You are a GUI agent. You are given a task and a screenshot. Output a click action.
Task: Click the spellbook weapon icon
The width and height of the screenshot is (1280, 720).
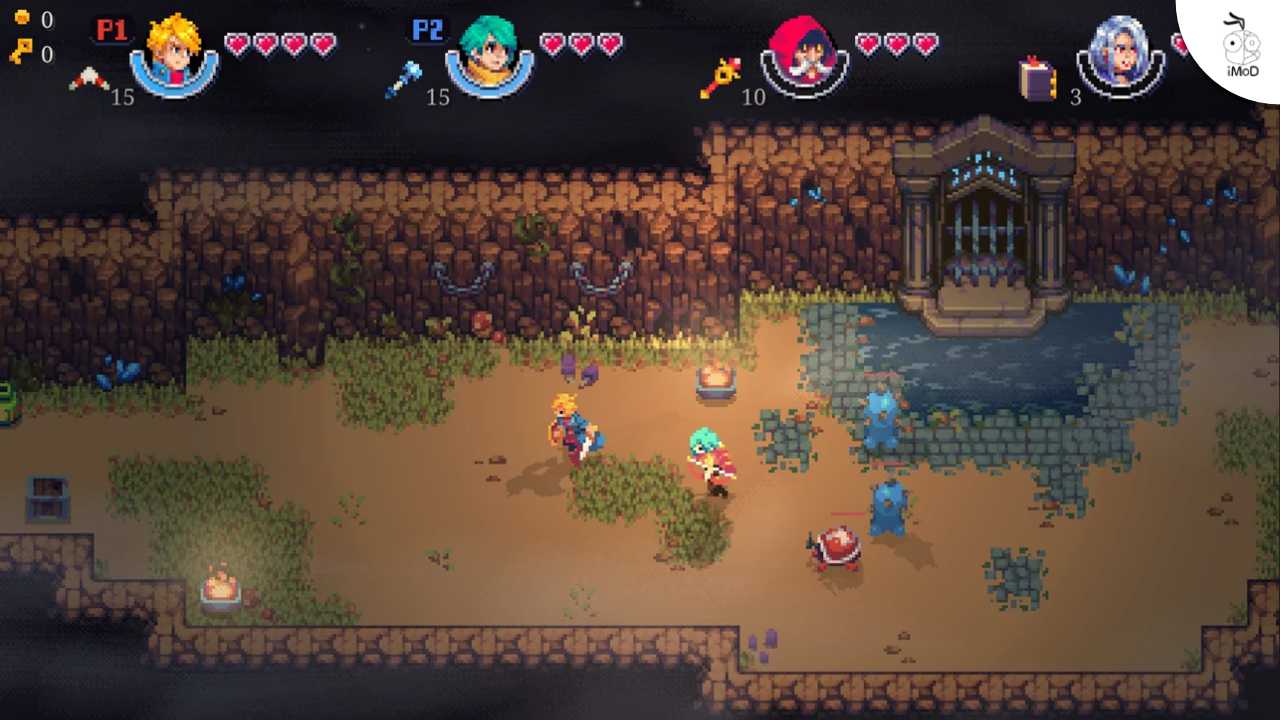click(1037, 79)
